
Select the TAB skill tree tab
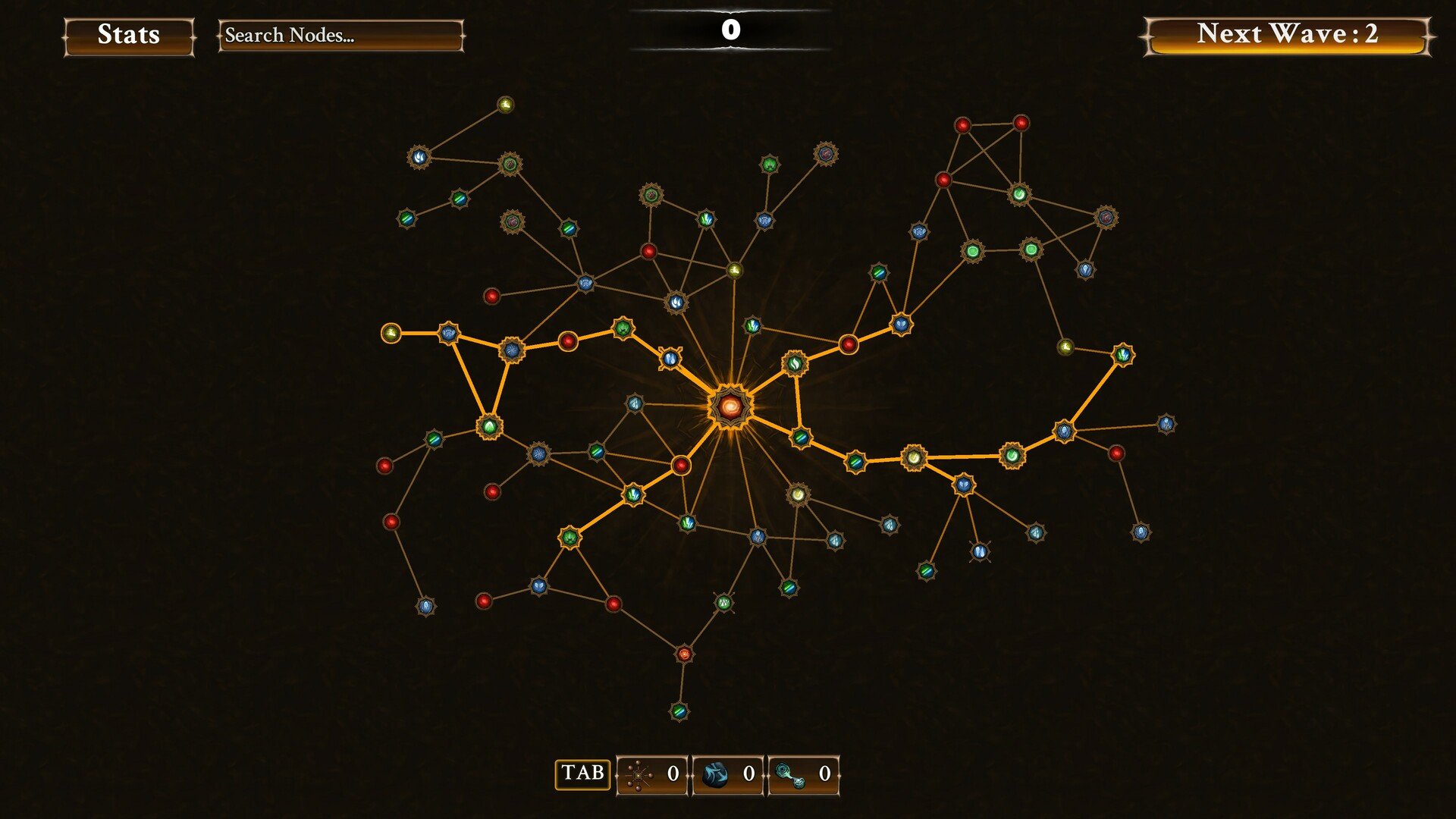pos(582,774)
